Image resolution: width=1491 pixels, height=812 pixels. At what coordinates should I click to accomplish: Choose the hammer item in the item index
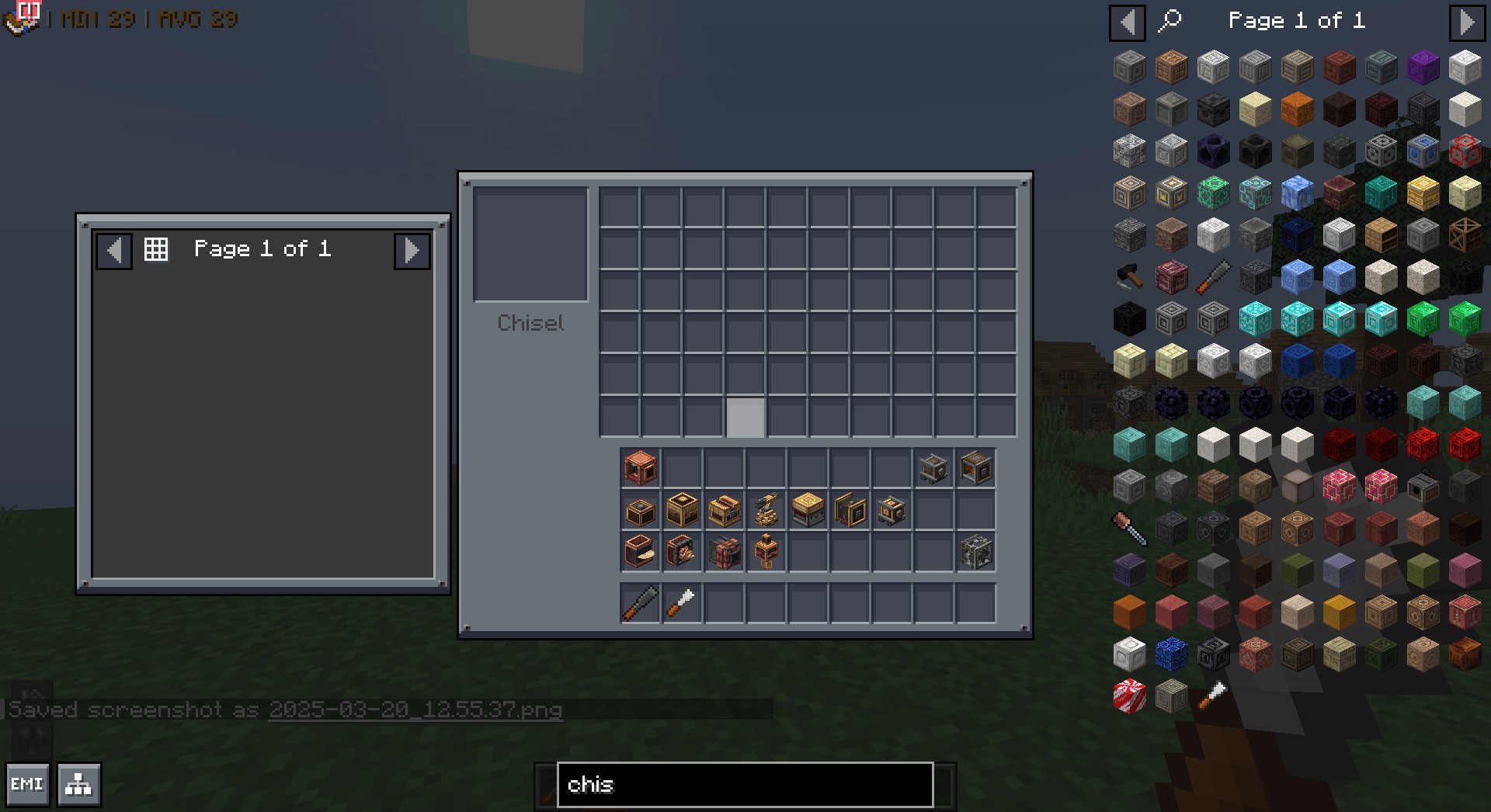click(x=1129, y=276)
